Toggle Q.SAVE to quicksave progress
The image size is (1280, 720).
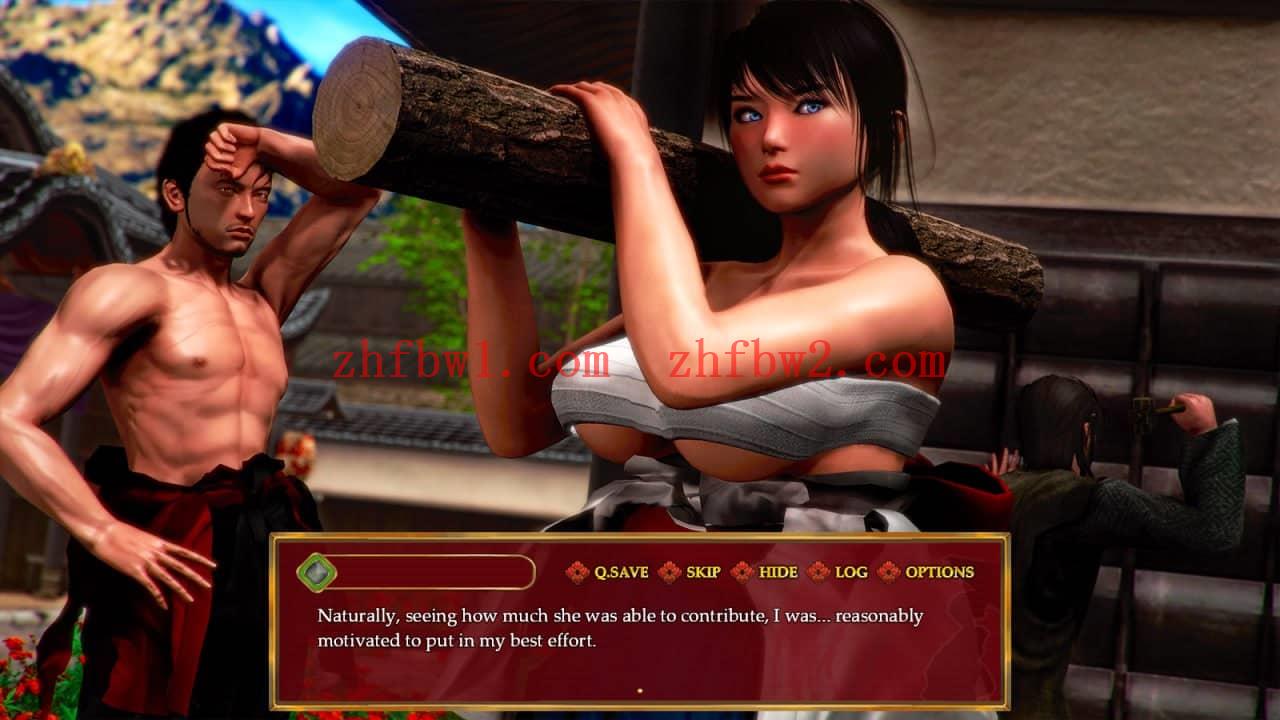pos(624,573)
